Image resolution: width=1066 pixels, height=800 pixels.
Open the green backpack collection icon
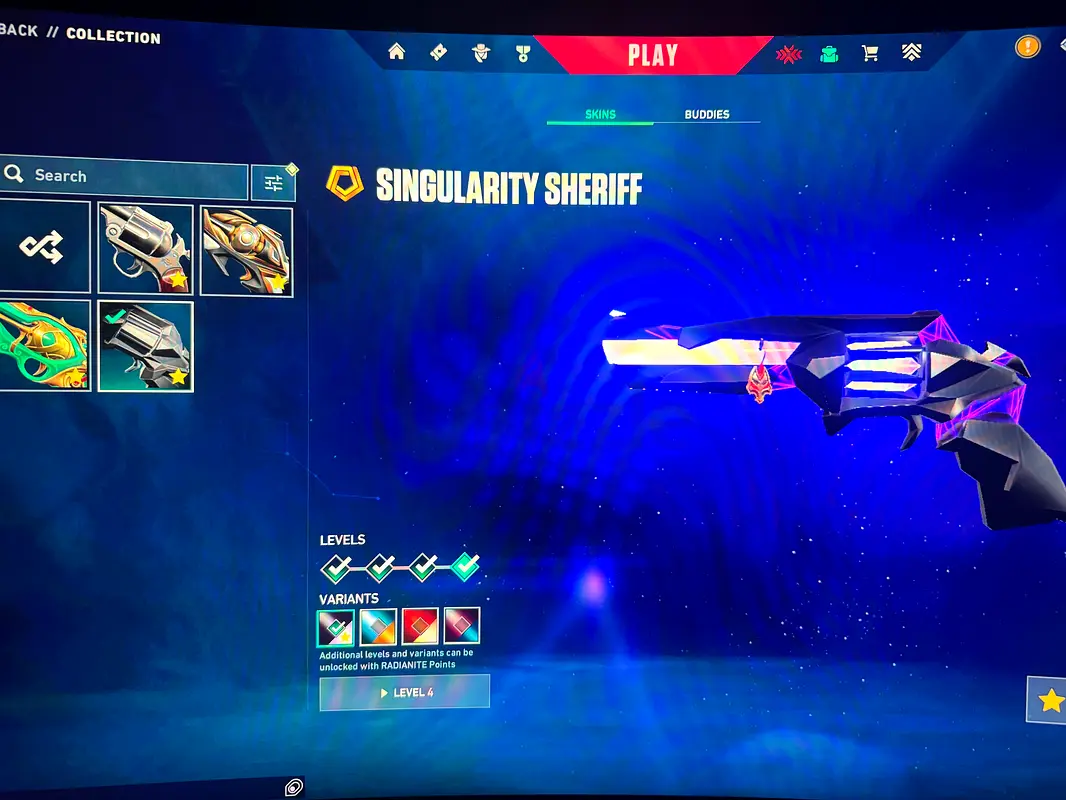tap(829, 54)
